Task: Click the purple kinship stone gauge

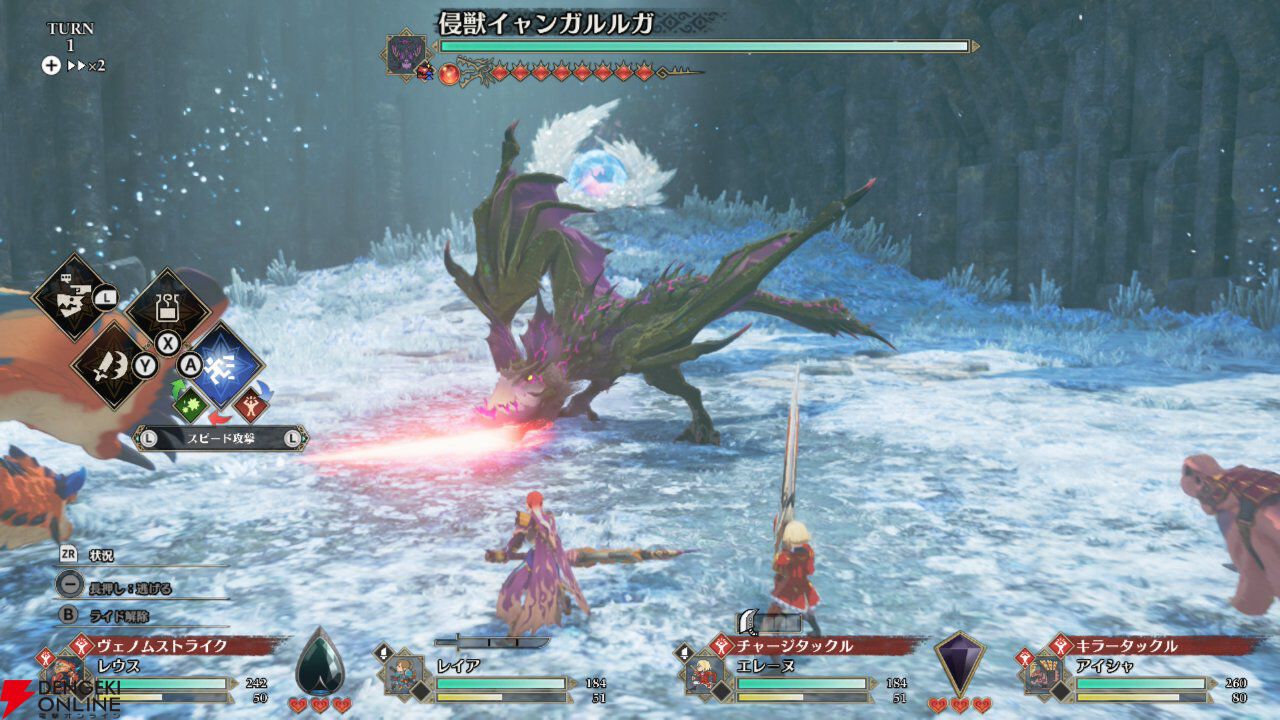Action: click(960, 660)
